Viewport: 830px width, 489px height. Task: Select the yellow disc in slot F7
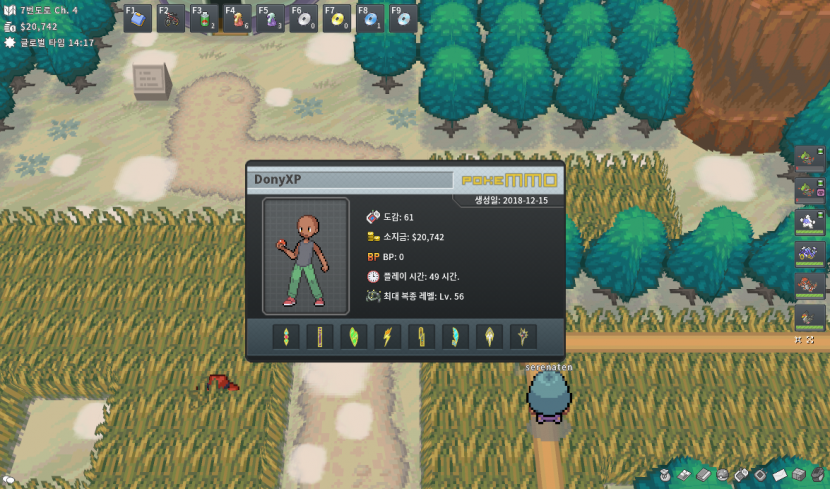pos(336,19)
